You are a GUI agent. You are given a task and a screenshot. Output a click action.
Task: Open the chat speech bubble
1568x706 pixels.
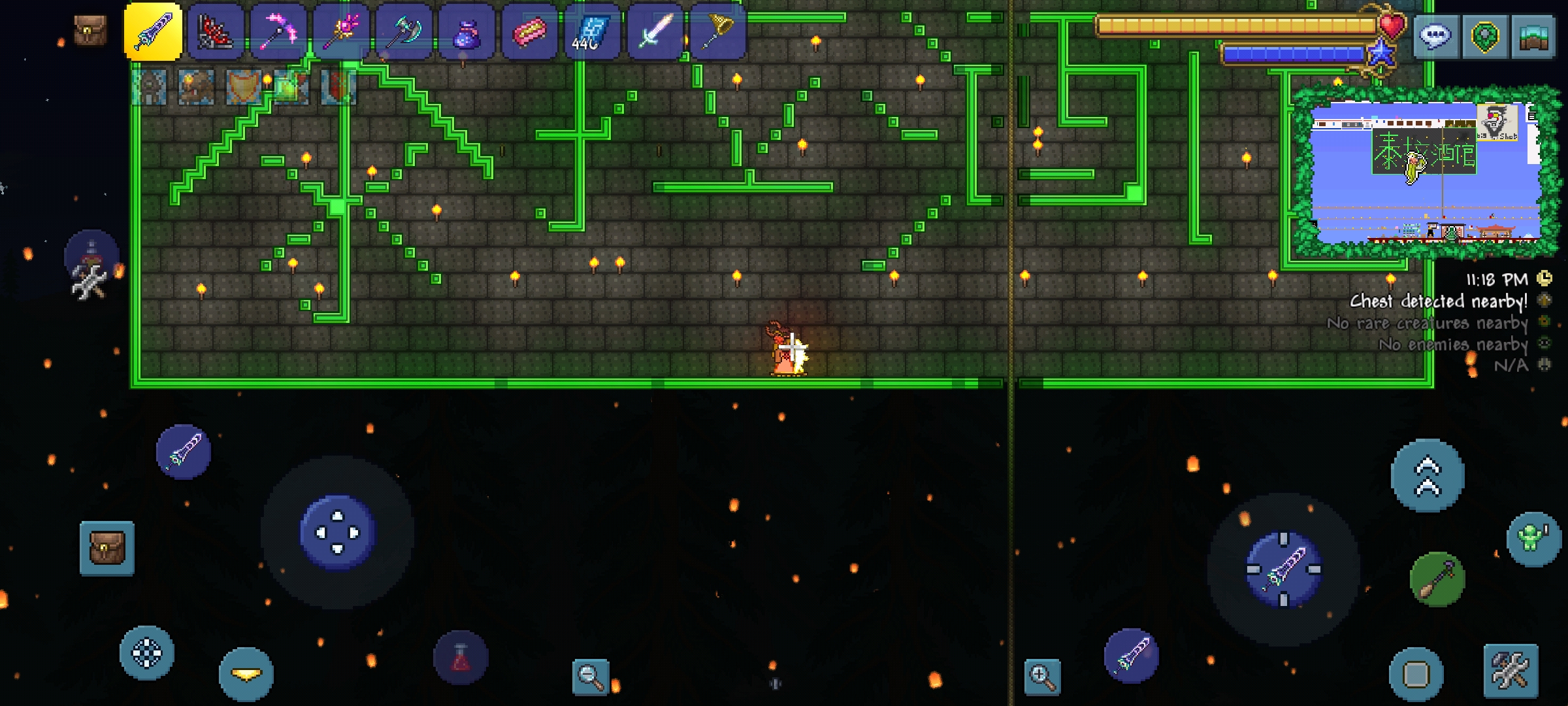tap(1435, 36)
